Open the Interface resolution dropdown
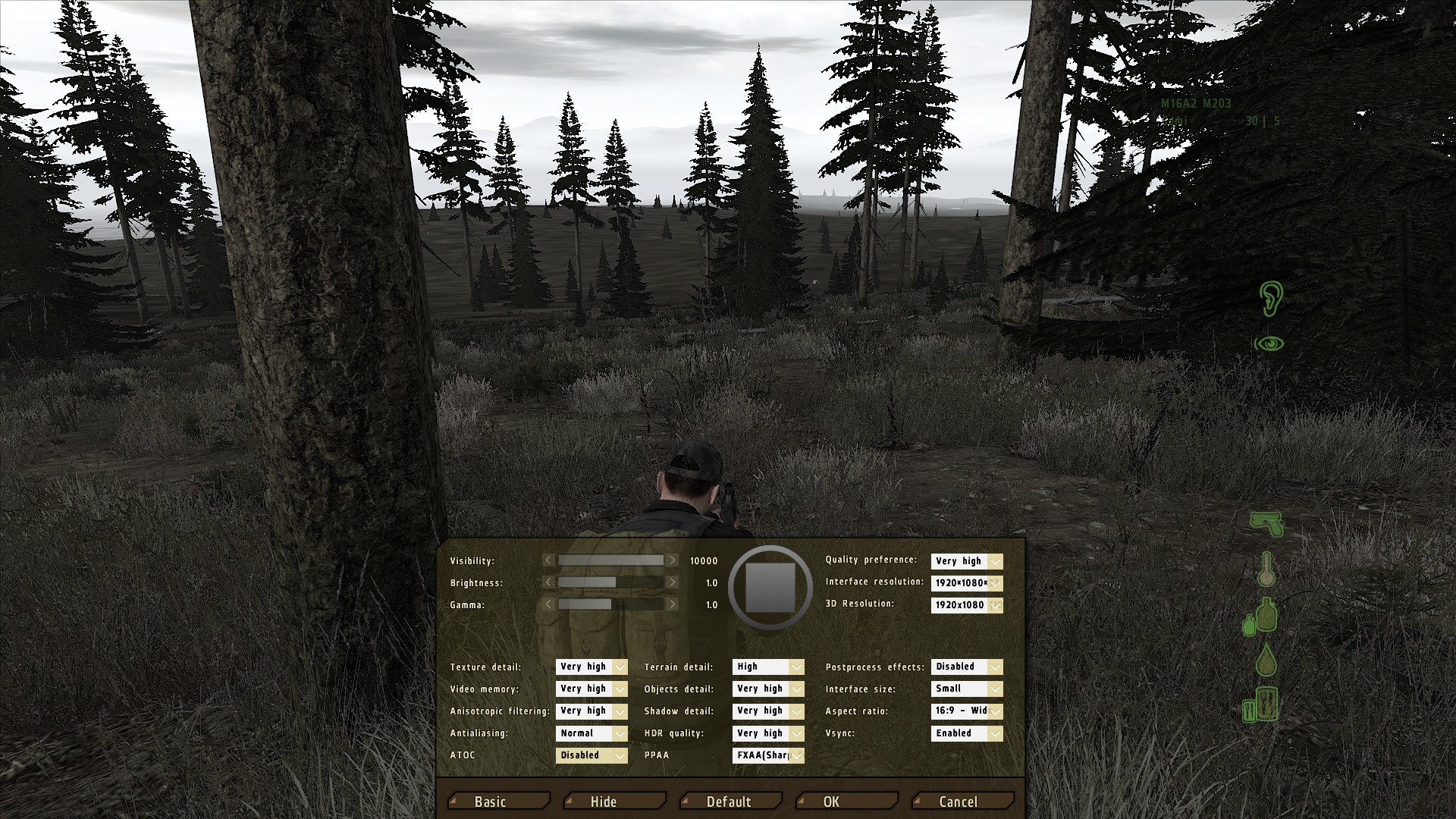The width and height of the screenshot is (1456, 819). [967, 583]
